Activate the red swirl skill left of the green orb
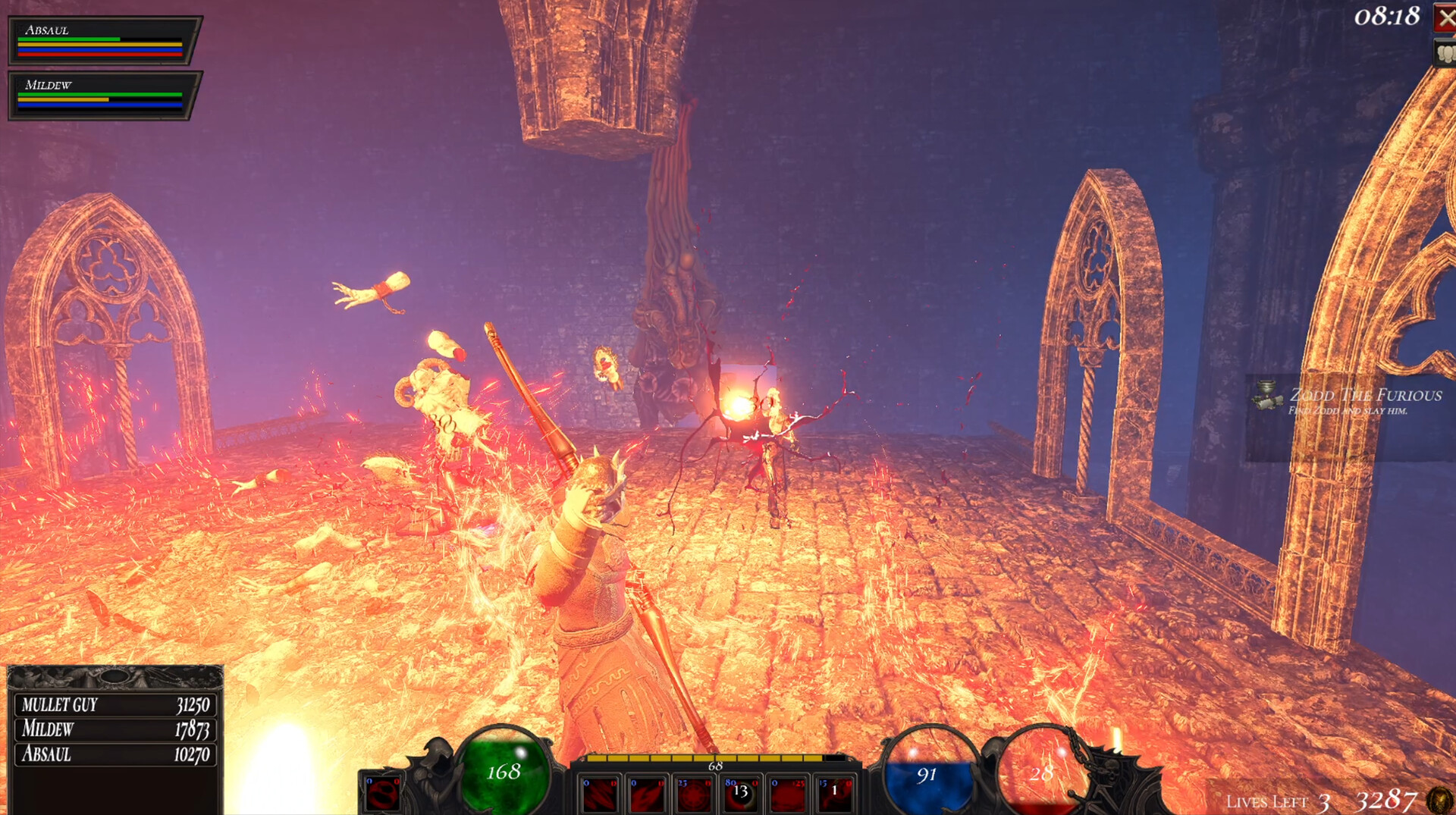The image size is (1456, 815). tap(383, 793)
